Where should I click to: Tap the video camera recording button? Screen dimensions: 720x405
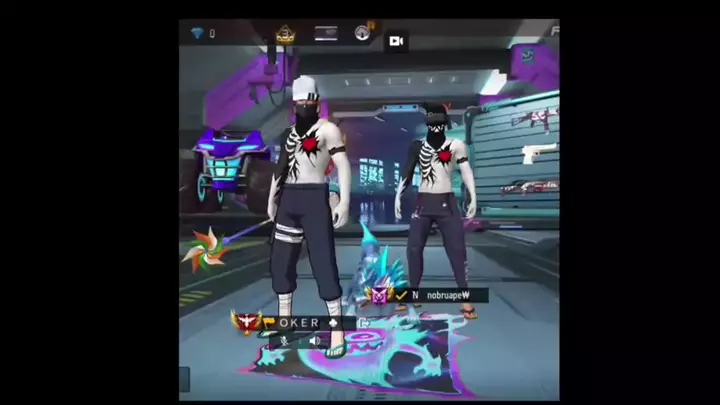tap(396, 41)
